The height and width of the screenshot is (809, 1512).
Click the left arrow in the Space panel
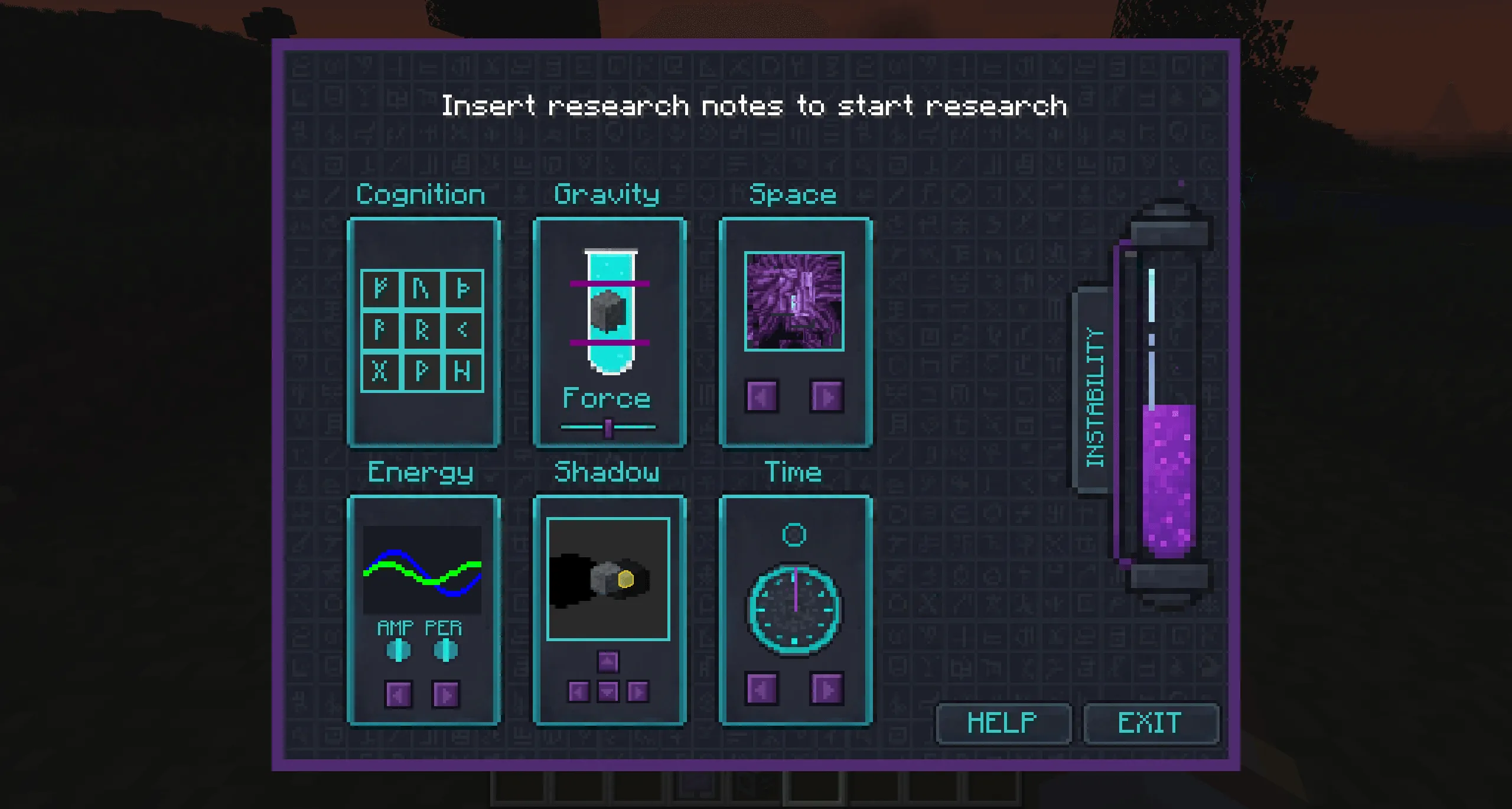762,395
